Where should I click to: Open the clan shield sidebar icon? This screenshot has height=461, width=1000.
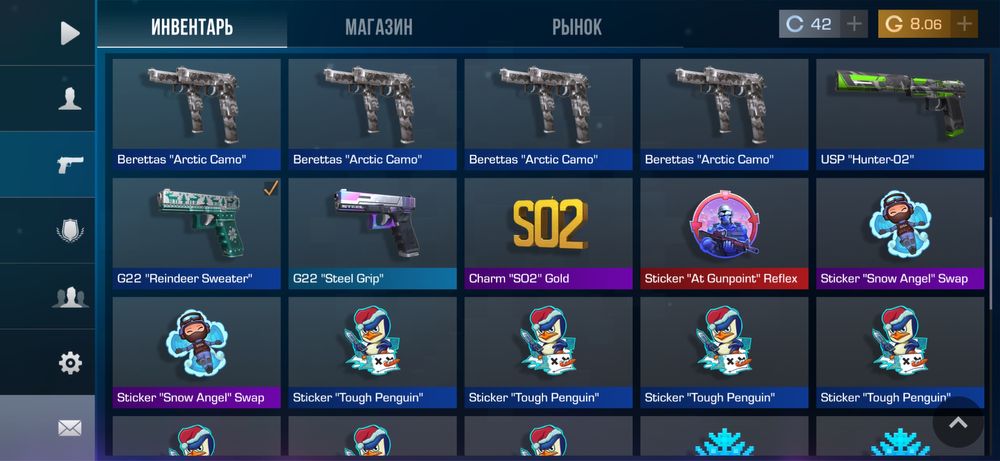click(69, 231)
